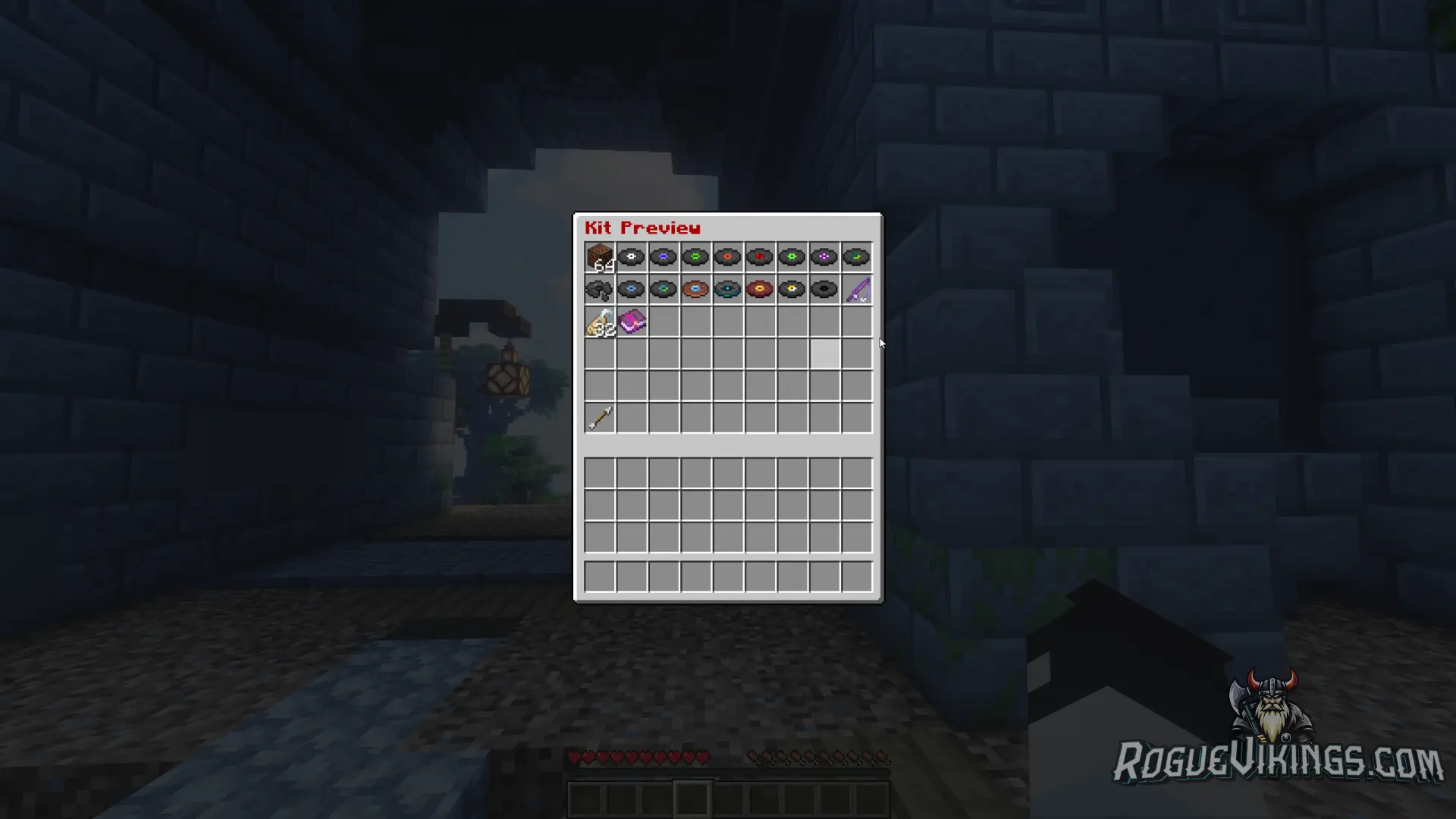1456x819 pixels.
Task: Click the highlighted inventory slot
Action: (x=827, y=353)
